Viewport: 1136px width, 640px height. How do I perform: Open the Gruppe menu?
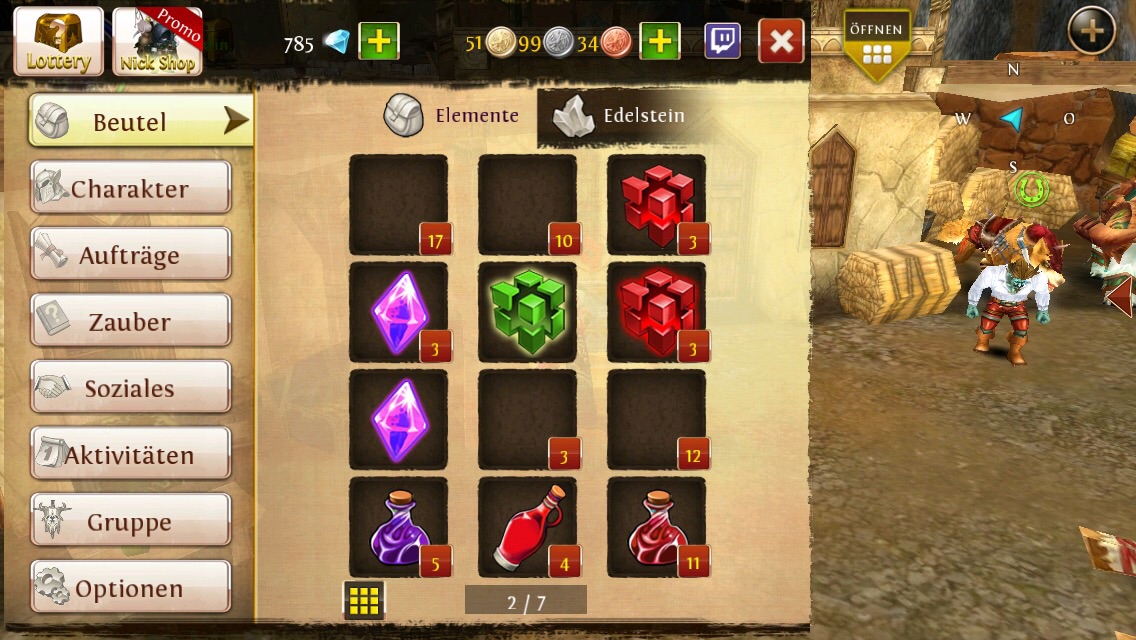pos(130,521)
